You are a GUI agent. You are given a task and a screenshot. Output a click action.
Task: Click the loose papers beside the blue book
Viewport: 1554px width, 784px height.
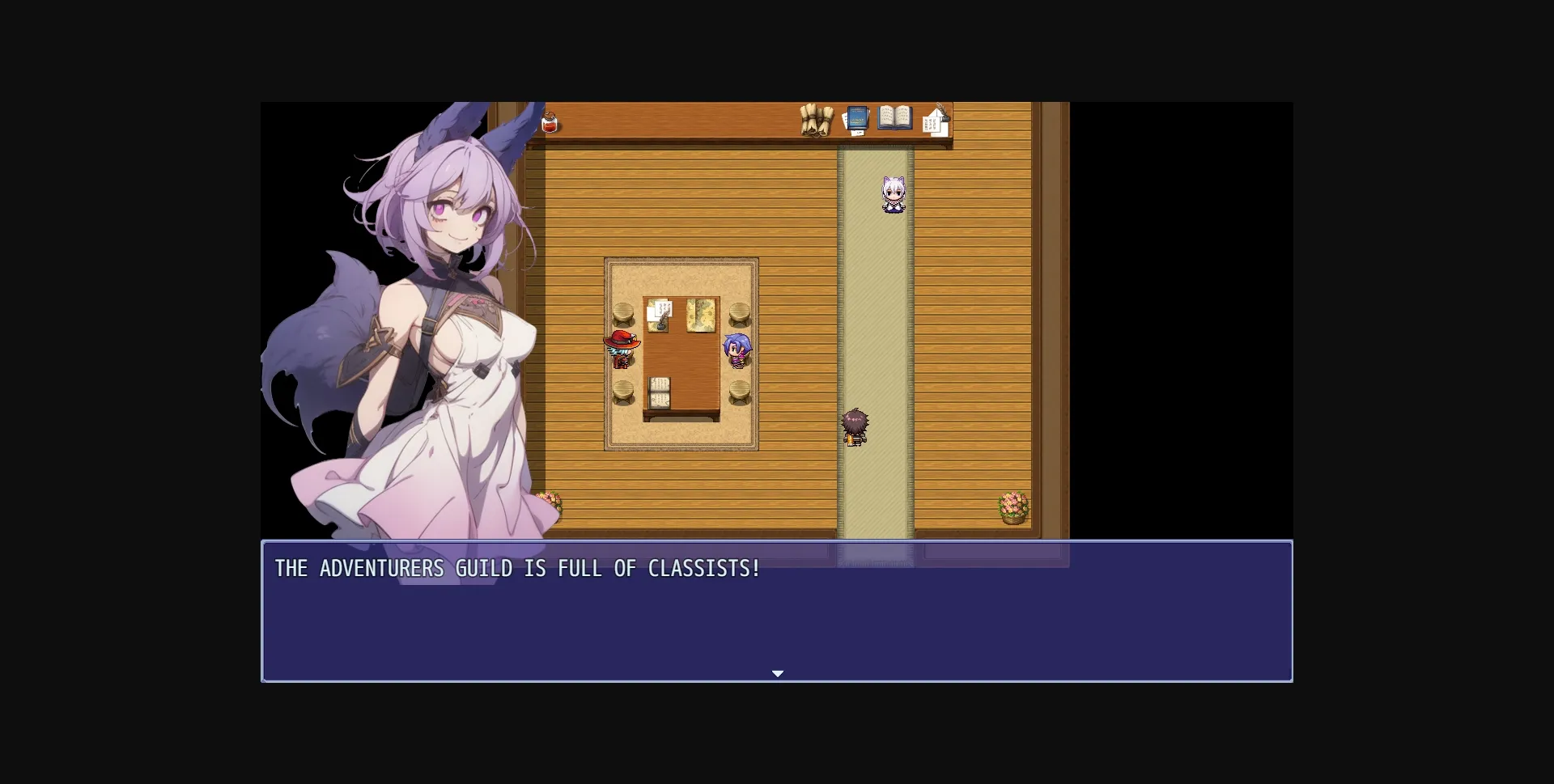[845, 121]
